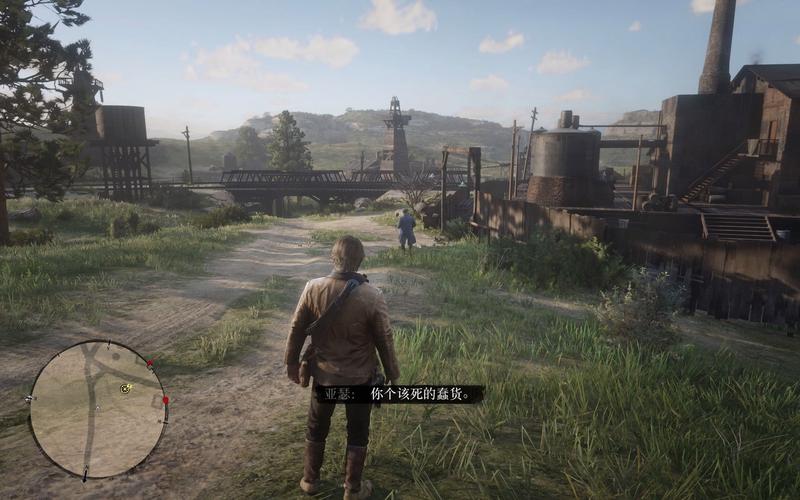The width and height of the screenshot is (800, 500).
Task: Select the yellow objective marker on the minimap
Action: [x=125, y=387]
